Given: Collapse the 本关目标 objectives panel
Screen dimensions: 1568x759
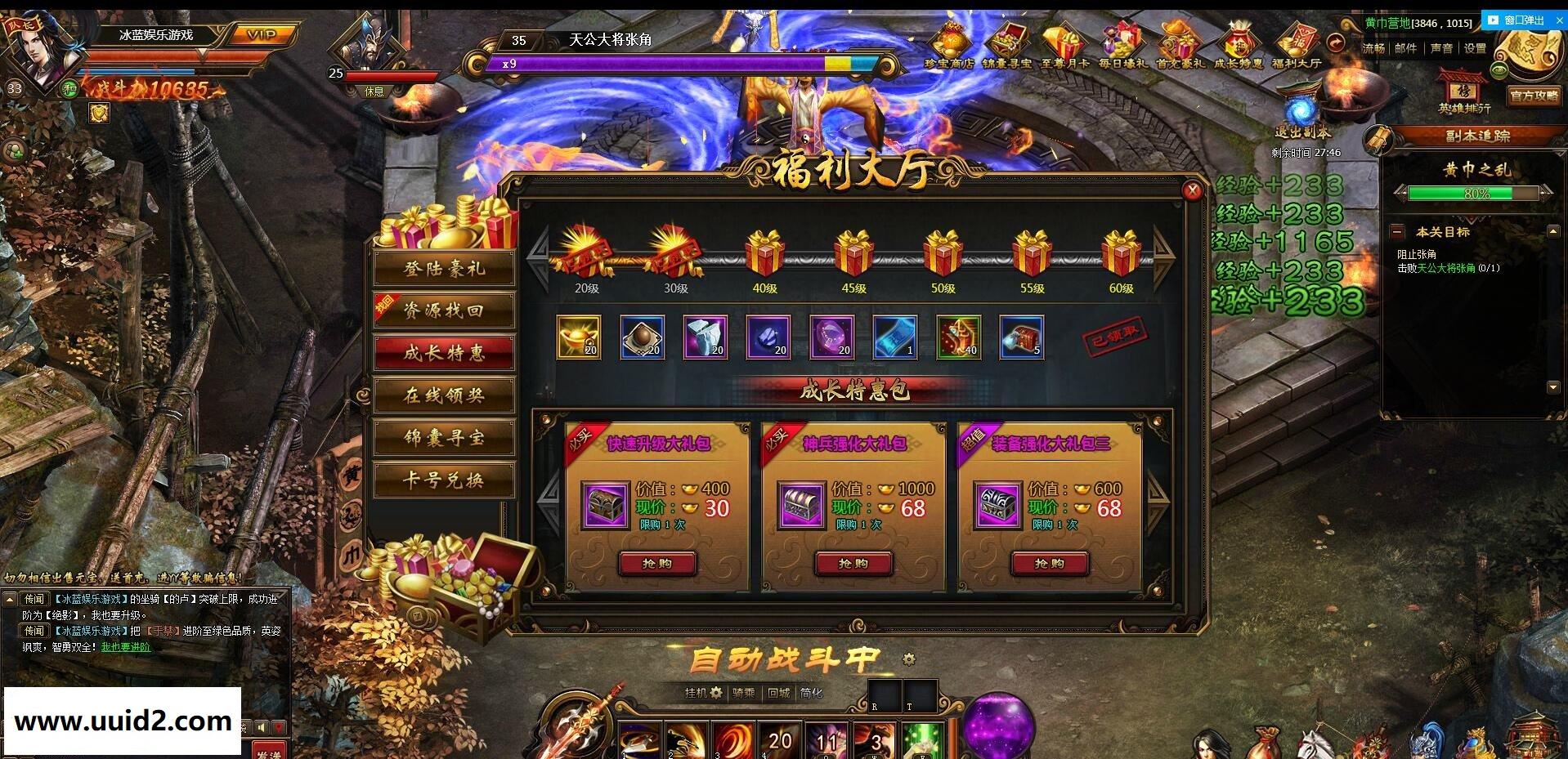Looking at the screenshot, I should (x=1398, y=233).
